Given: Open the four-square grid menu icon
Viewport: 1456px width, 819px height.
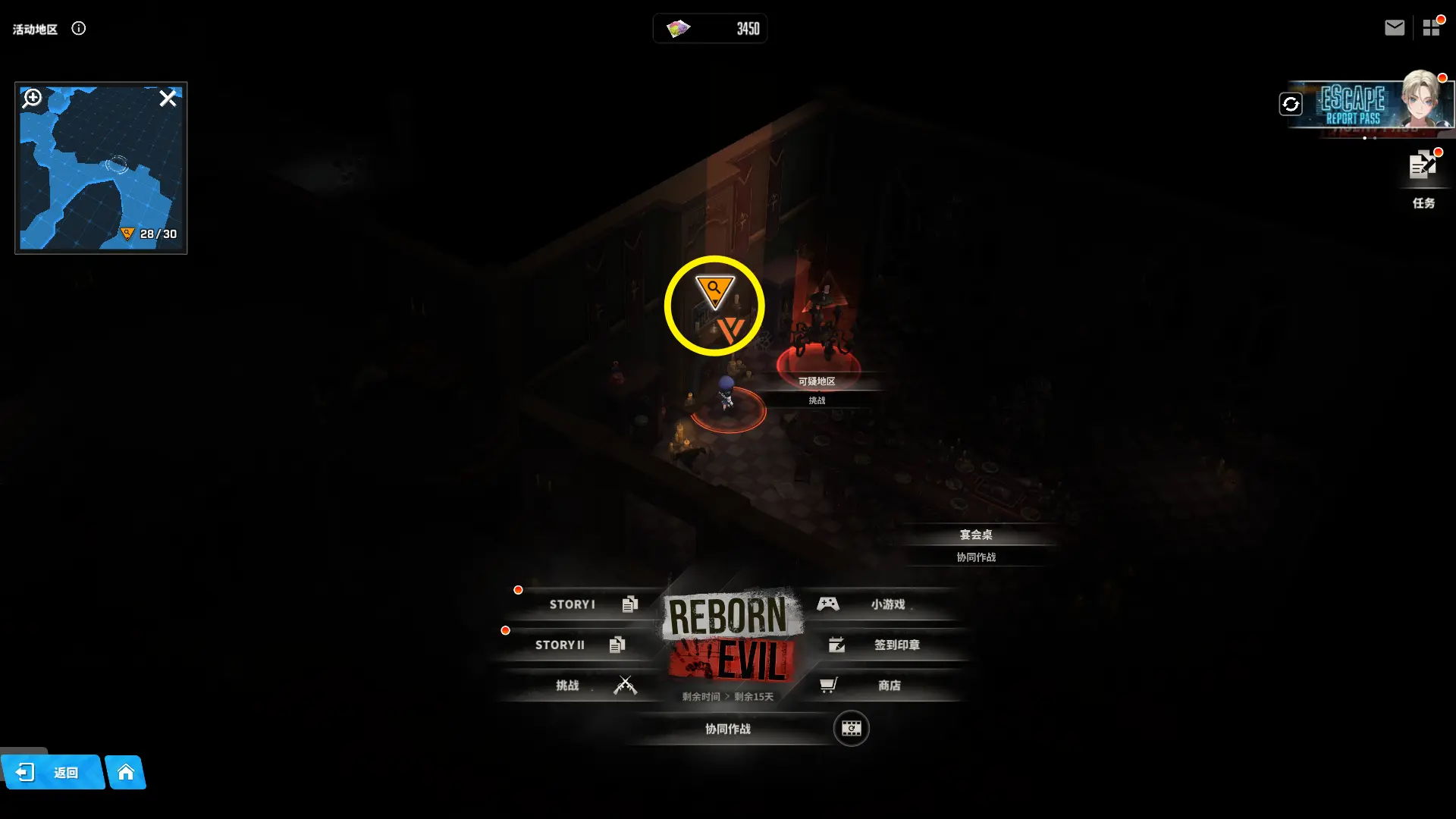Looking at the screenshot, I should 1431,28.
